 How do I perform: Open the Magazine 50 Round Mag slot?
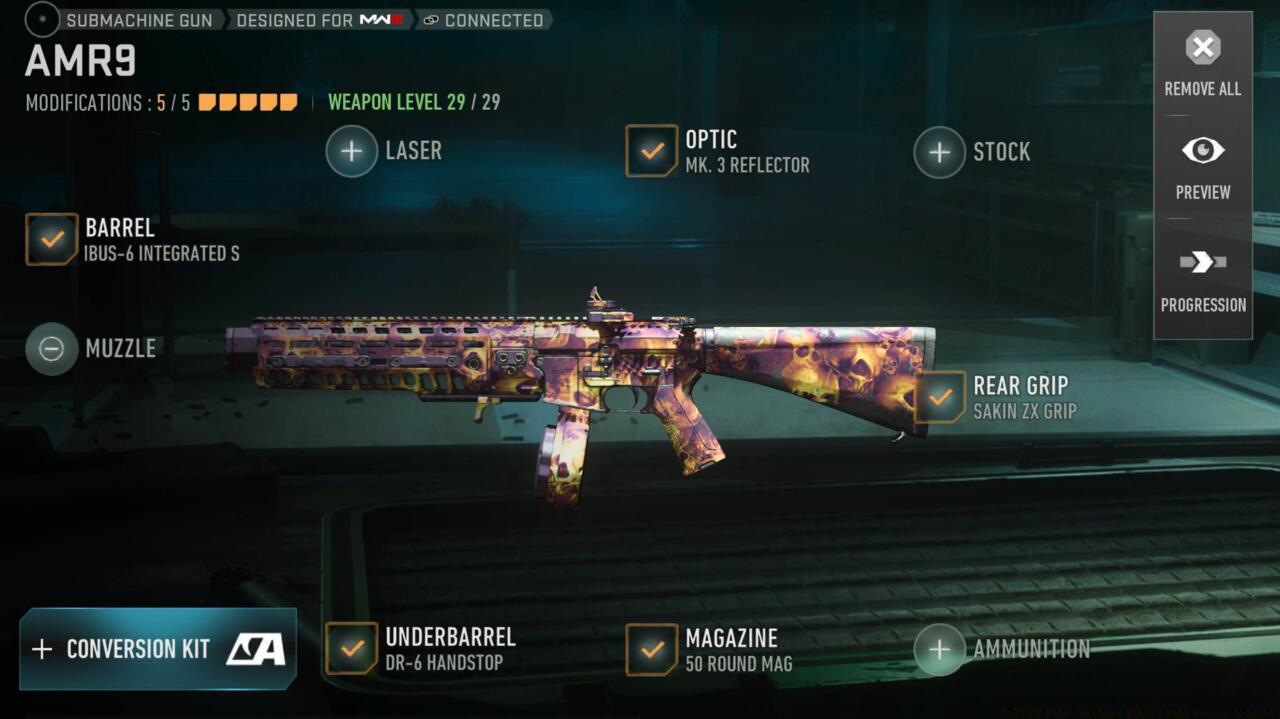pos(652,649)
